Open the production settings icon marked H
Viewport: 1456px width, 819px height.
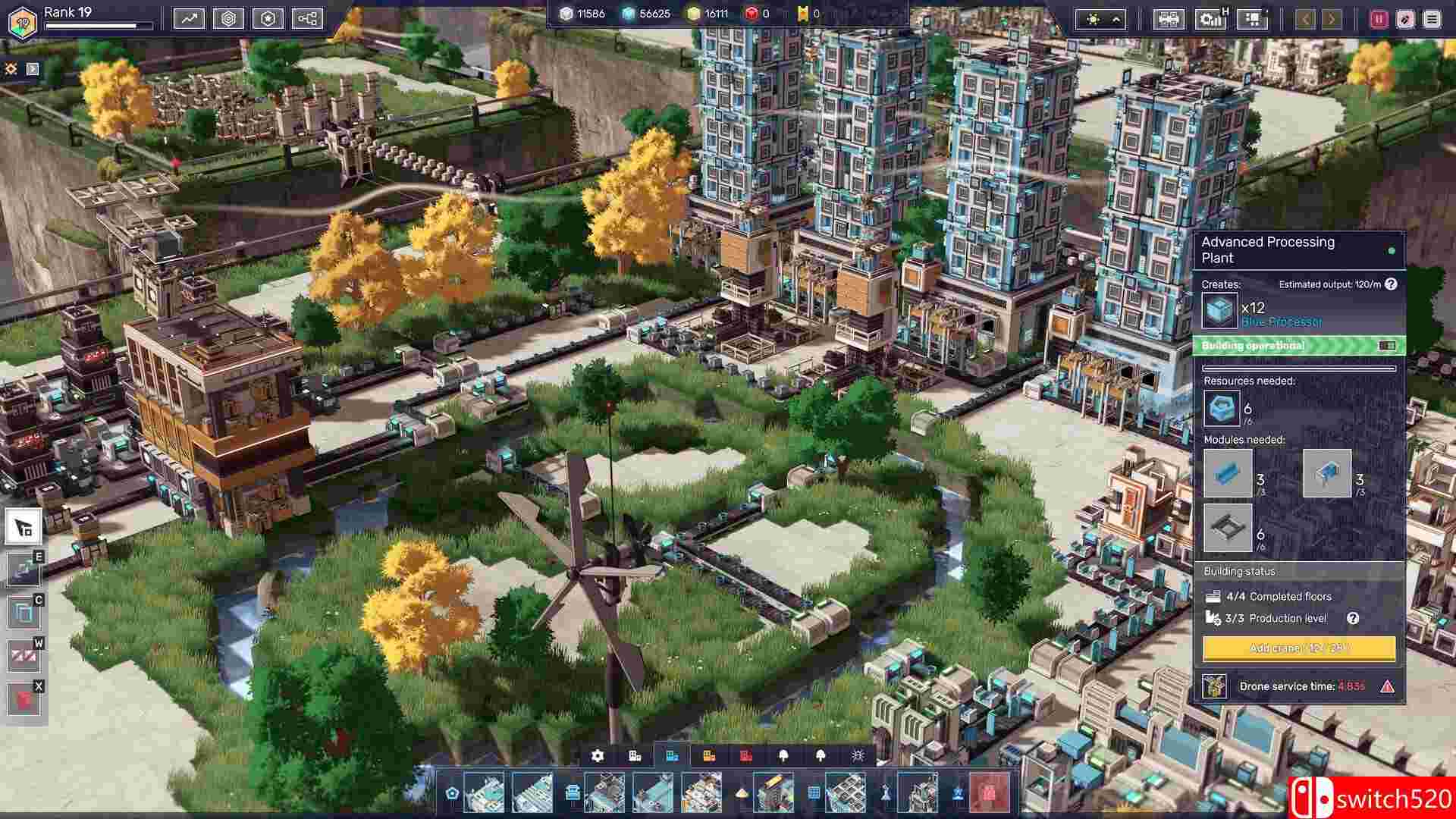tap(1211, 18)
